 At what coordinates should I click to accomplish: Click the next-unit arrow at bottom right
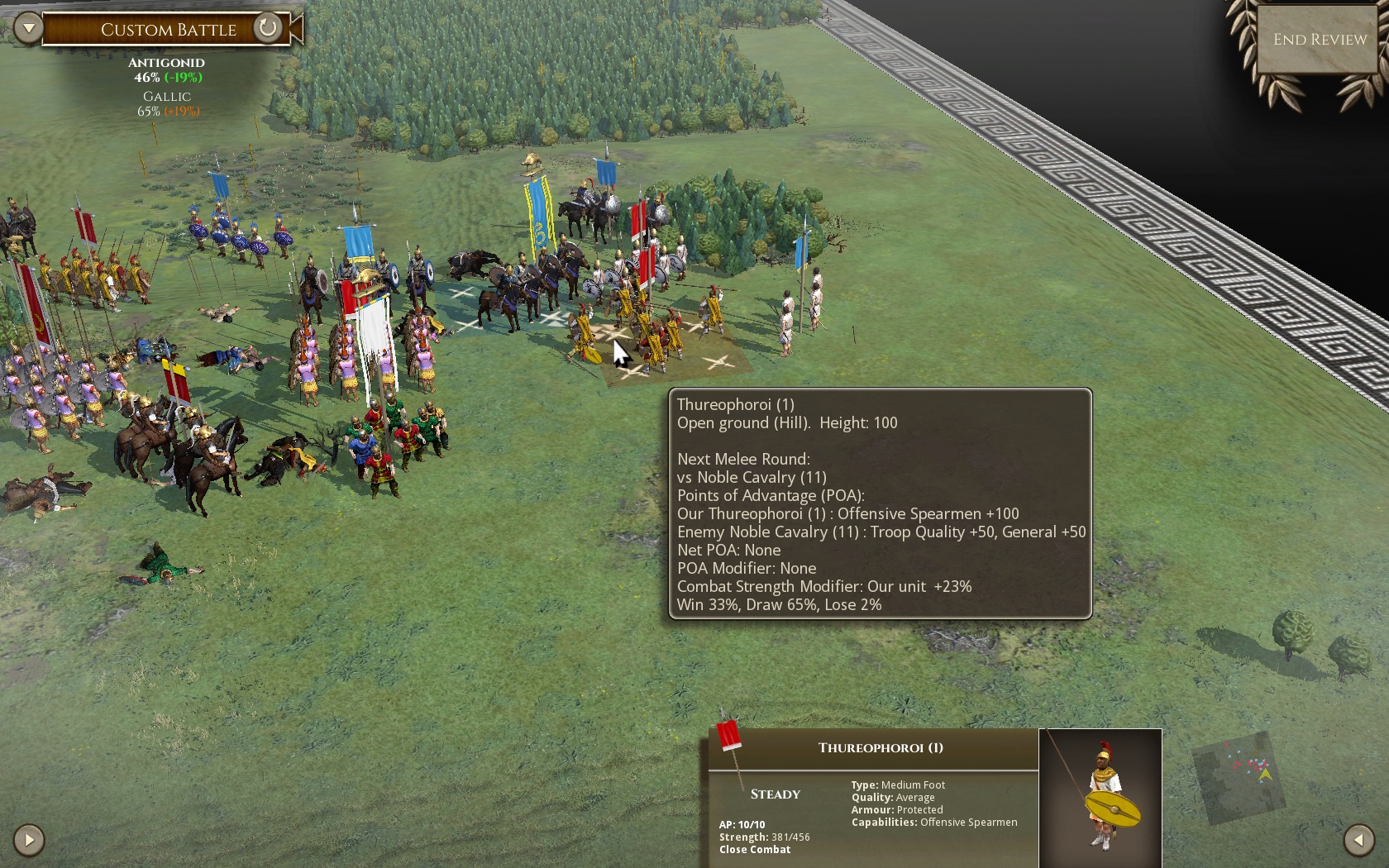pos(1359,839)
